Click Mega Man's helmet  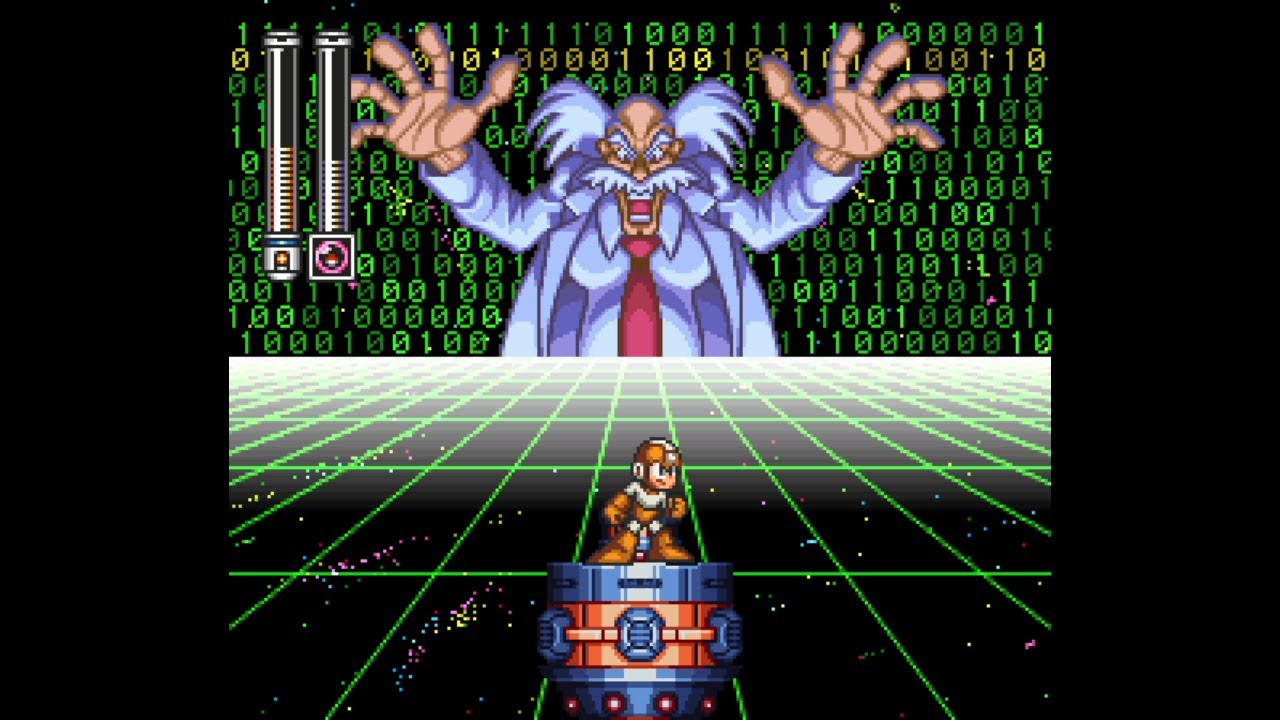(656, 452)
